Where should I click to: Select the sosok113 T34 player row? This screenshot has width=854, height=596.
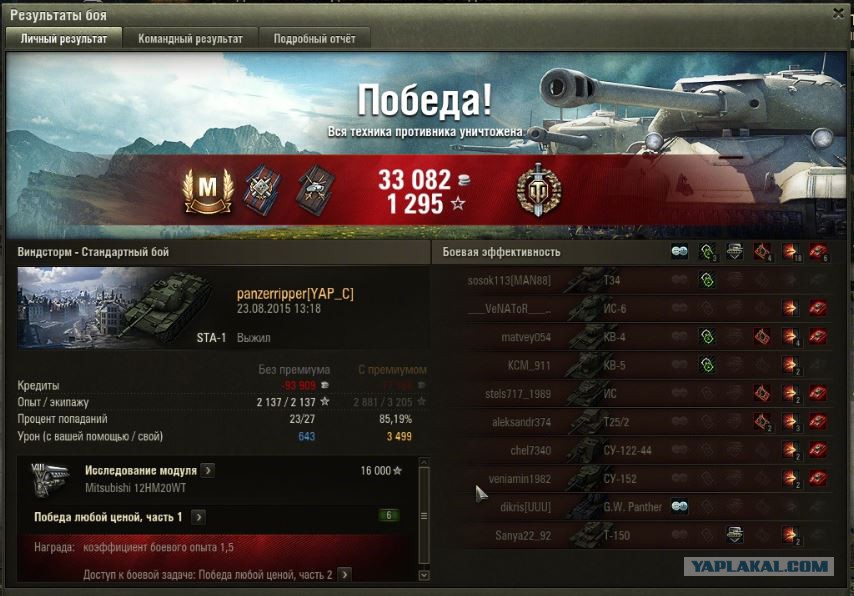[640, 282]
